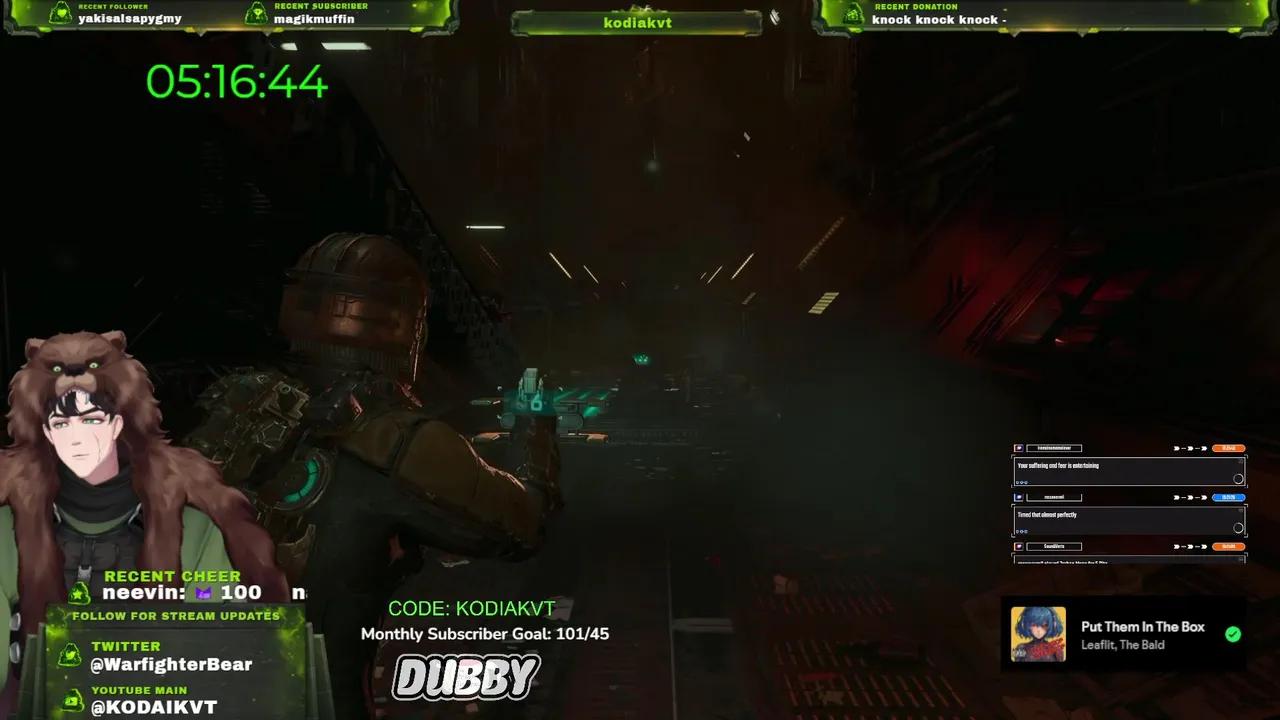Toggle the circular control on the suffering message
1280x720 pixels.
click(x=1238, y=478)
